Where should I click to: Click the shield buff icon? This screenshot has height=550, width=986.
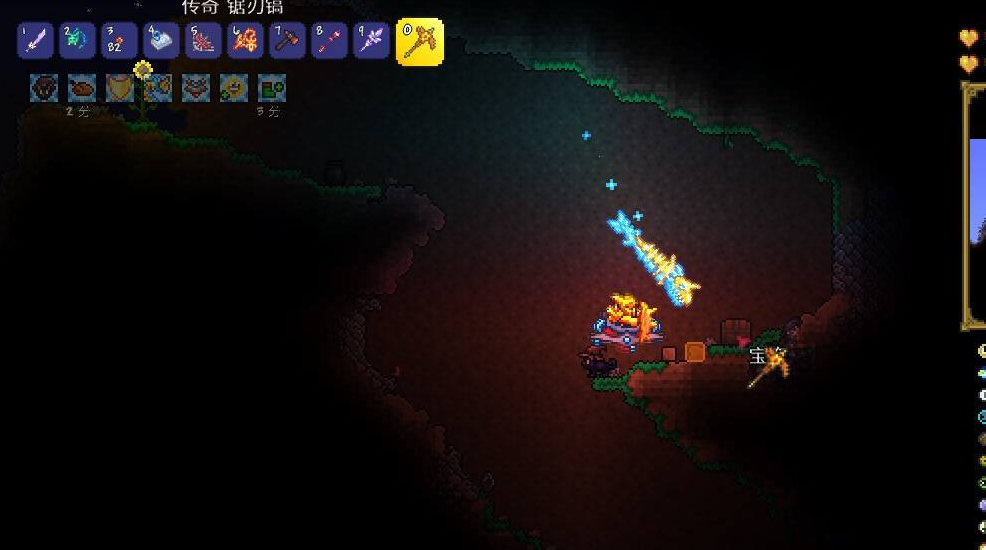120,88
